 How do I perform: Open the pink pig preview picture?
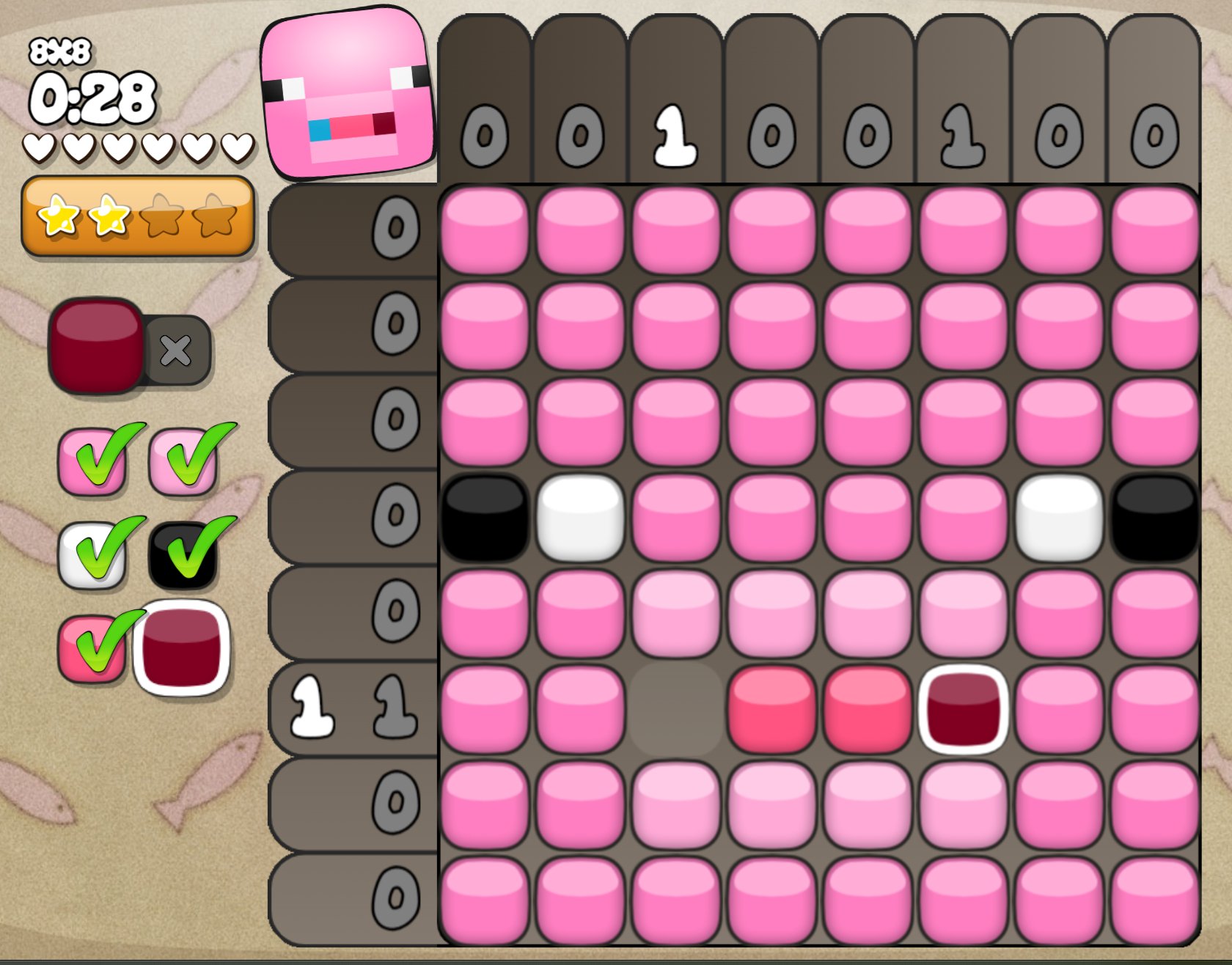pyautogui.click(x=348, y=92)
